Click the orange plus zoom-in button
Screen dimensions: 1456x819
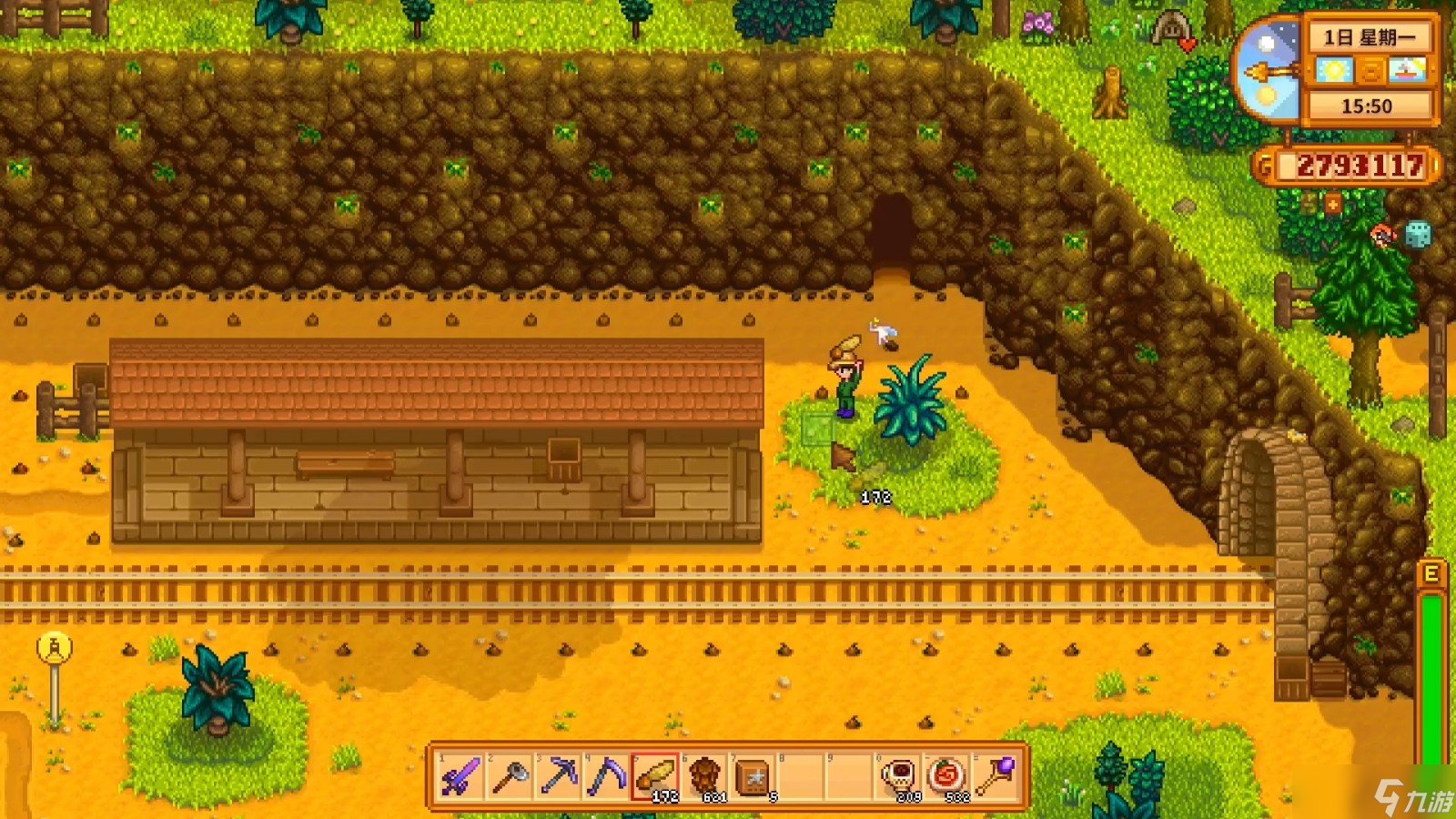click(x=1333, y=205)
